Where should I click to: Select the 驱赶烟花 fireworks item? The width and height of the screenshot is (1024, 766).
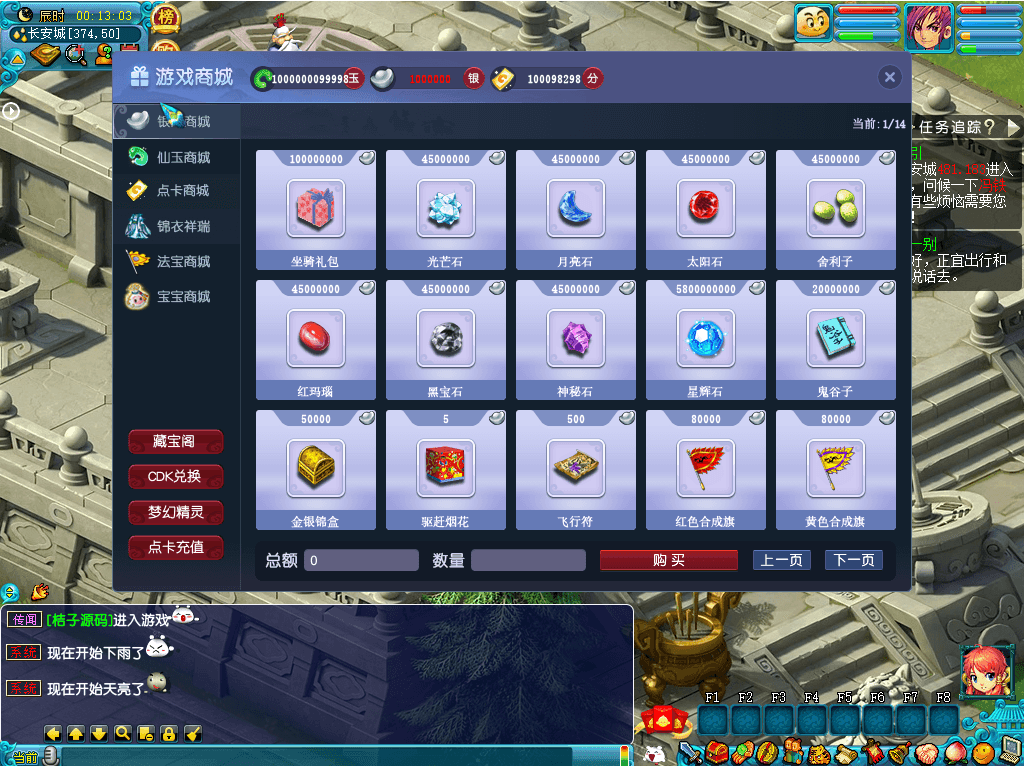click(x=446, y=469)
